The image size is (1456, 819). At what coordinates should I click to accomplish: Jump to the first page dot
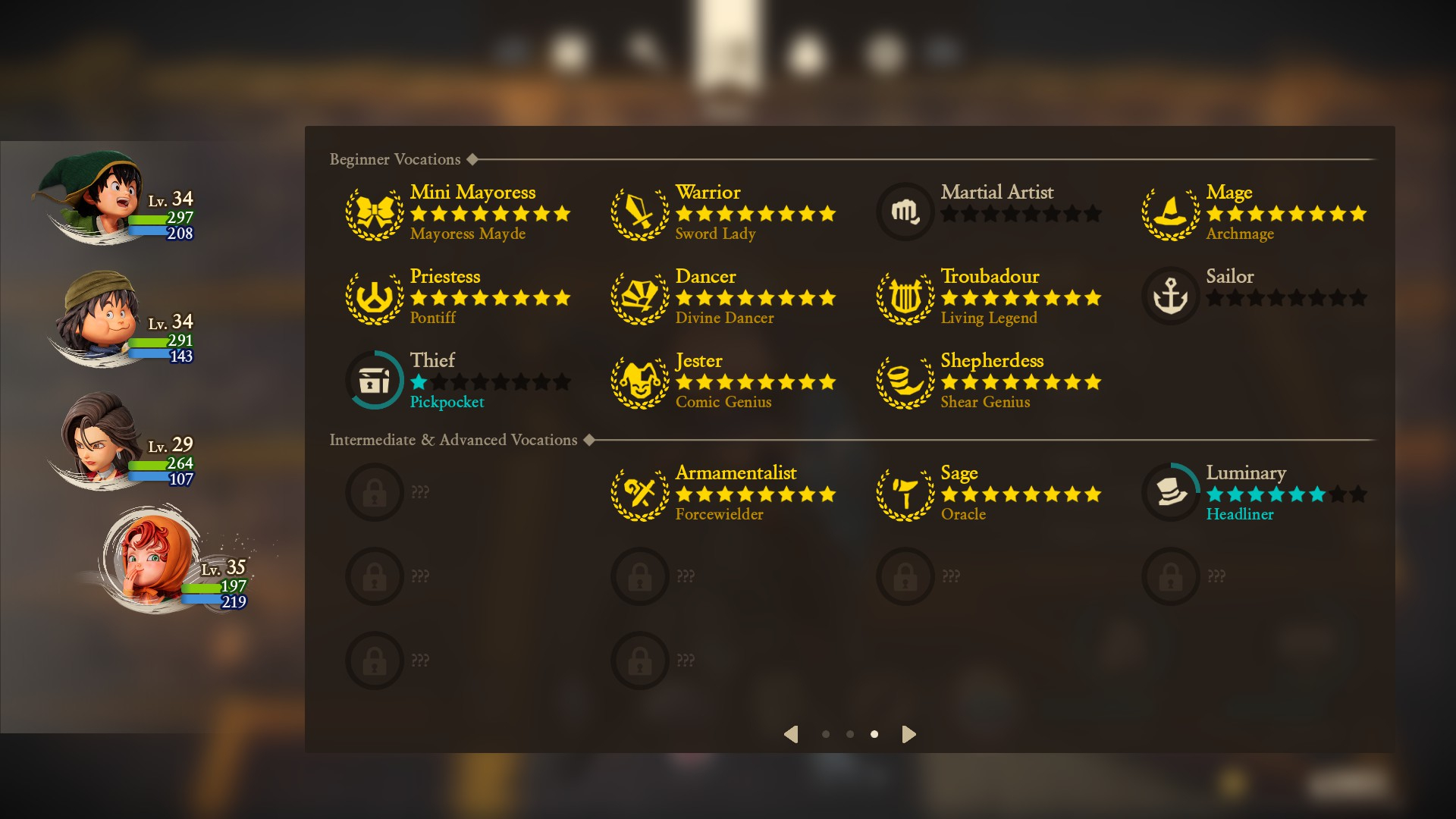tap(826, 734)
